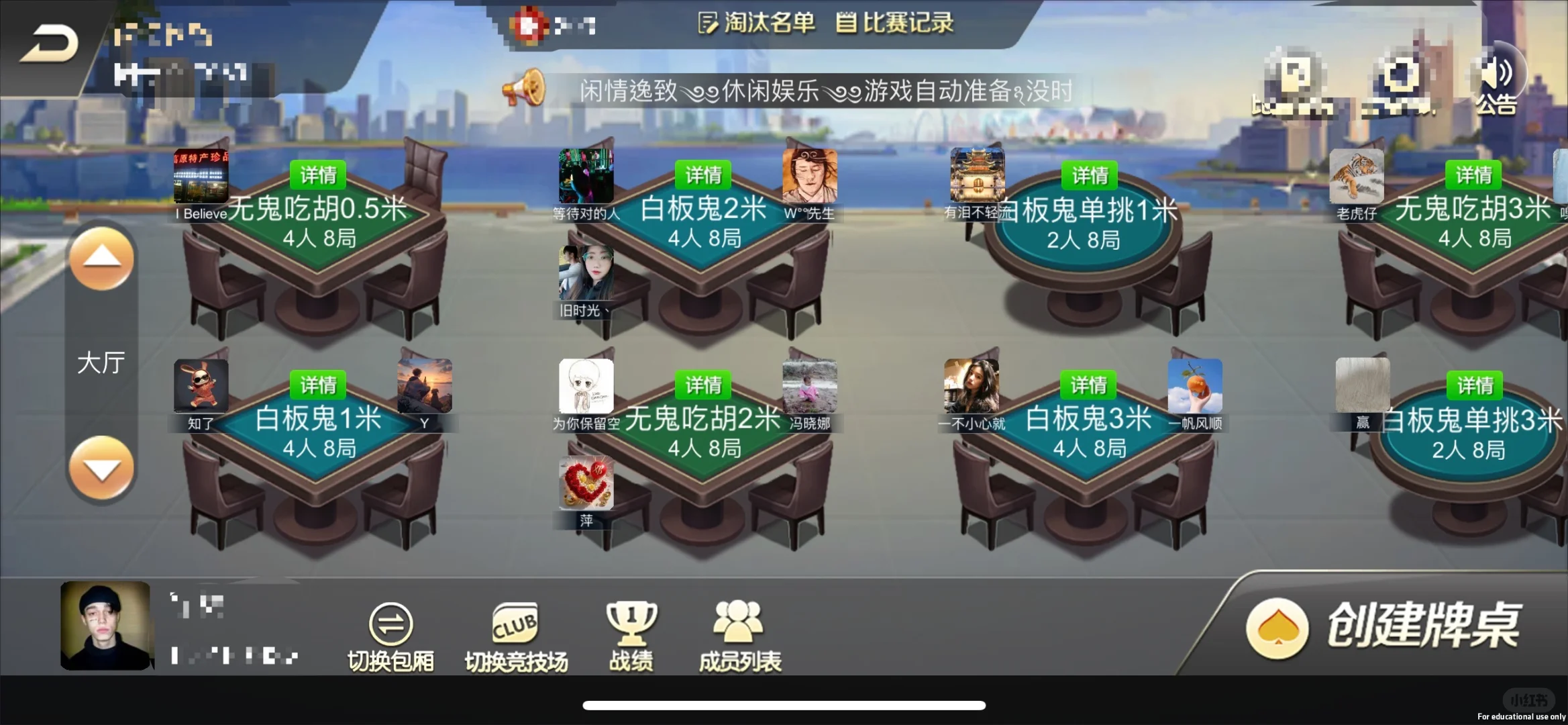
Task: Select the 大厅 lobby switch
Action: pos(101,362)
